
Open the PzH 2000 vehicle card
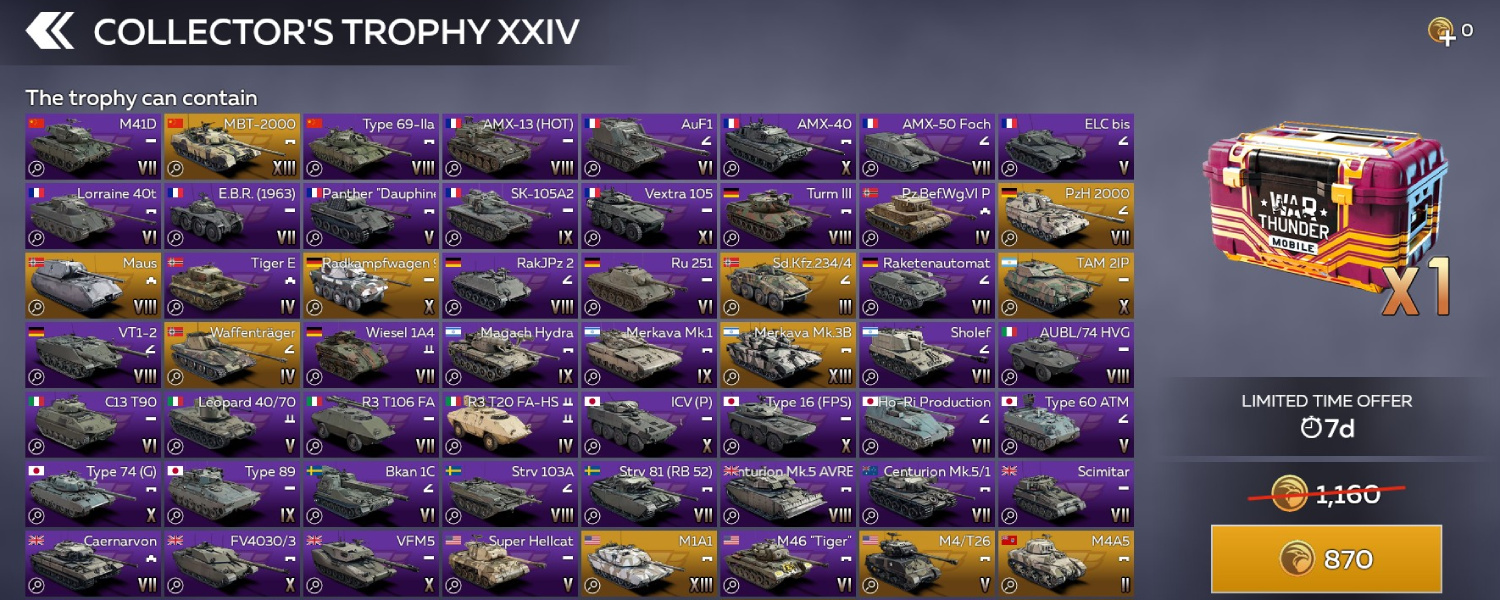[1066, 216]
